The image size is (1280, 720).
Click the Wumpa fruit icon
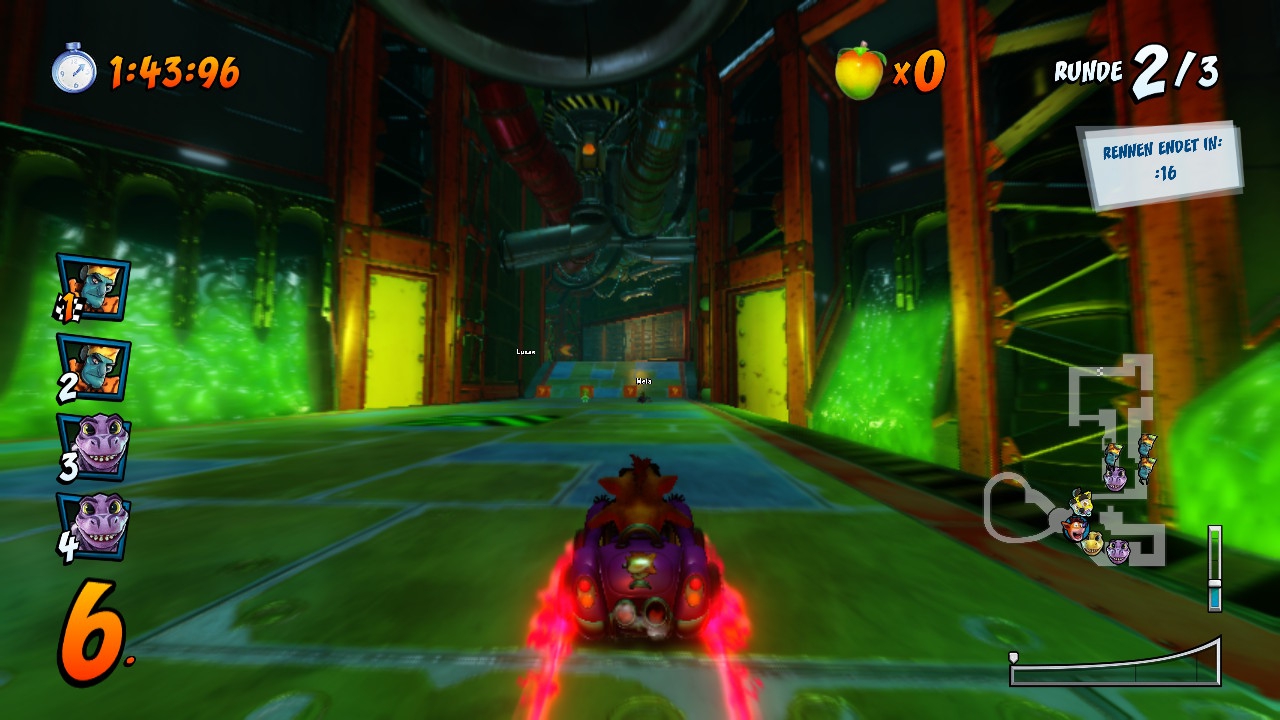(x=860, y=72)
